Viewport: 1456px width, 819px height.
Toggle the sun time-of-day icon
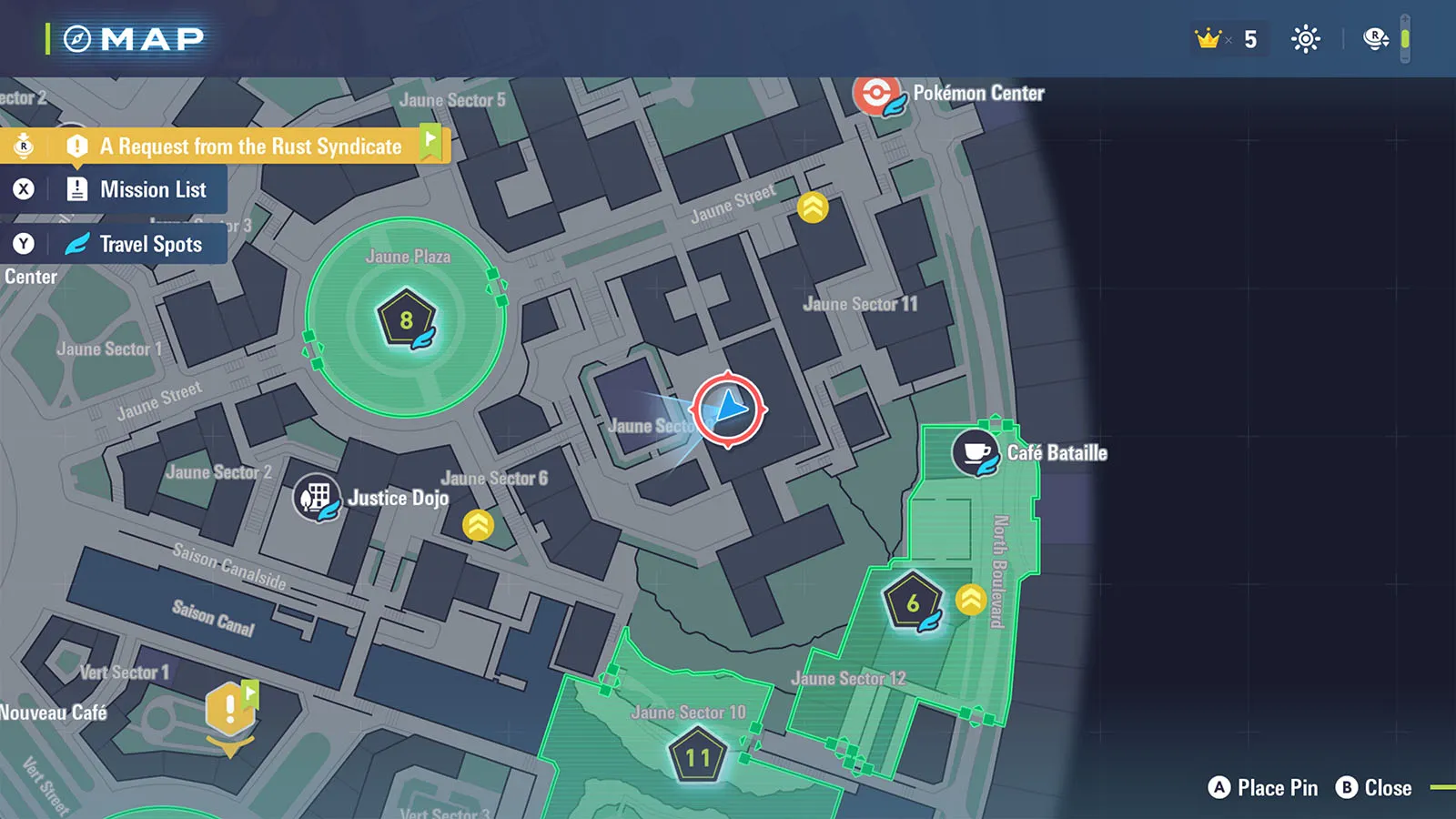coord(1306,39)
